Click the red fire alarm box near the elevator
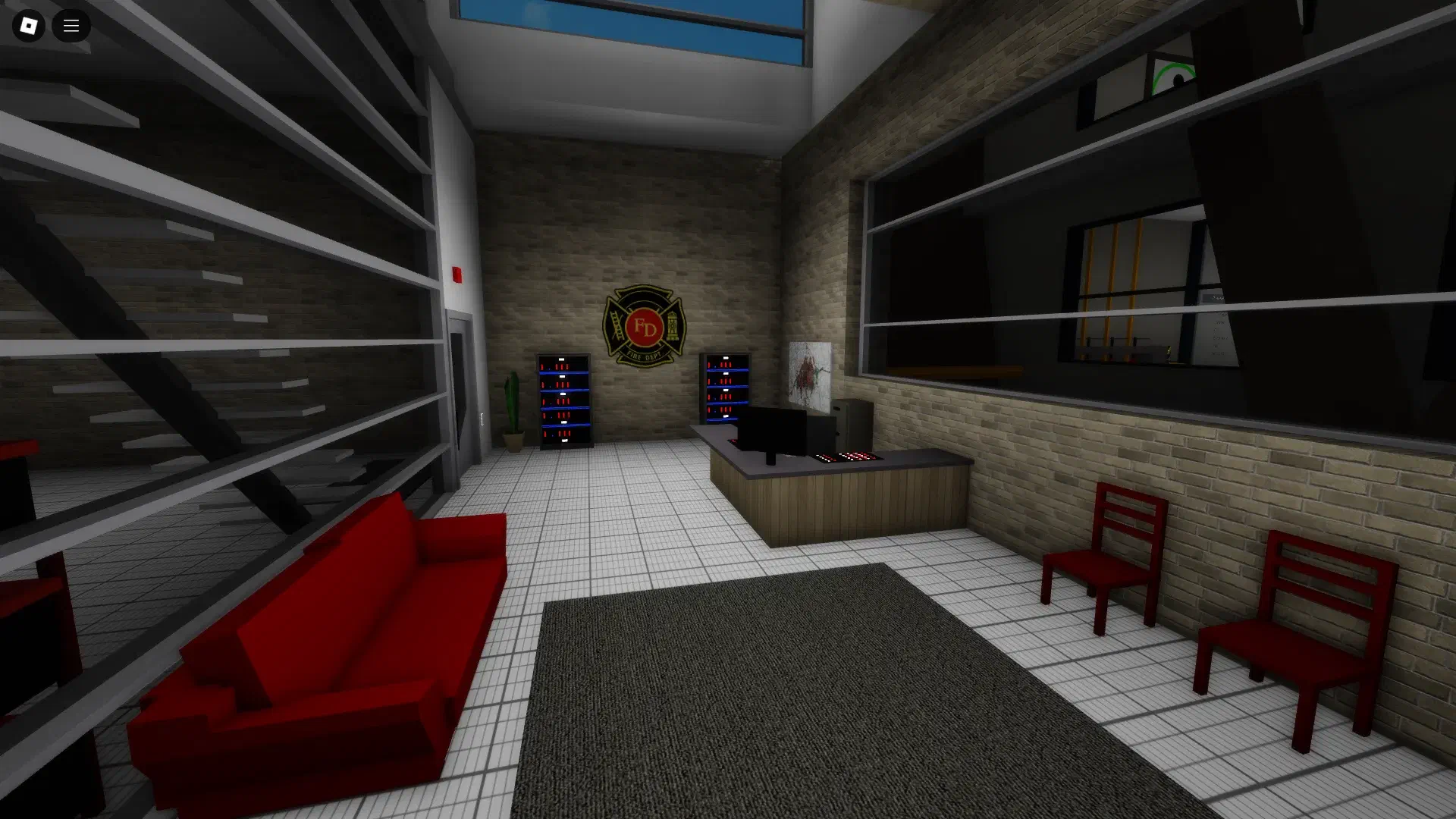1456x819 pixels. [457, 273]
